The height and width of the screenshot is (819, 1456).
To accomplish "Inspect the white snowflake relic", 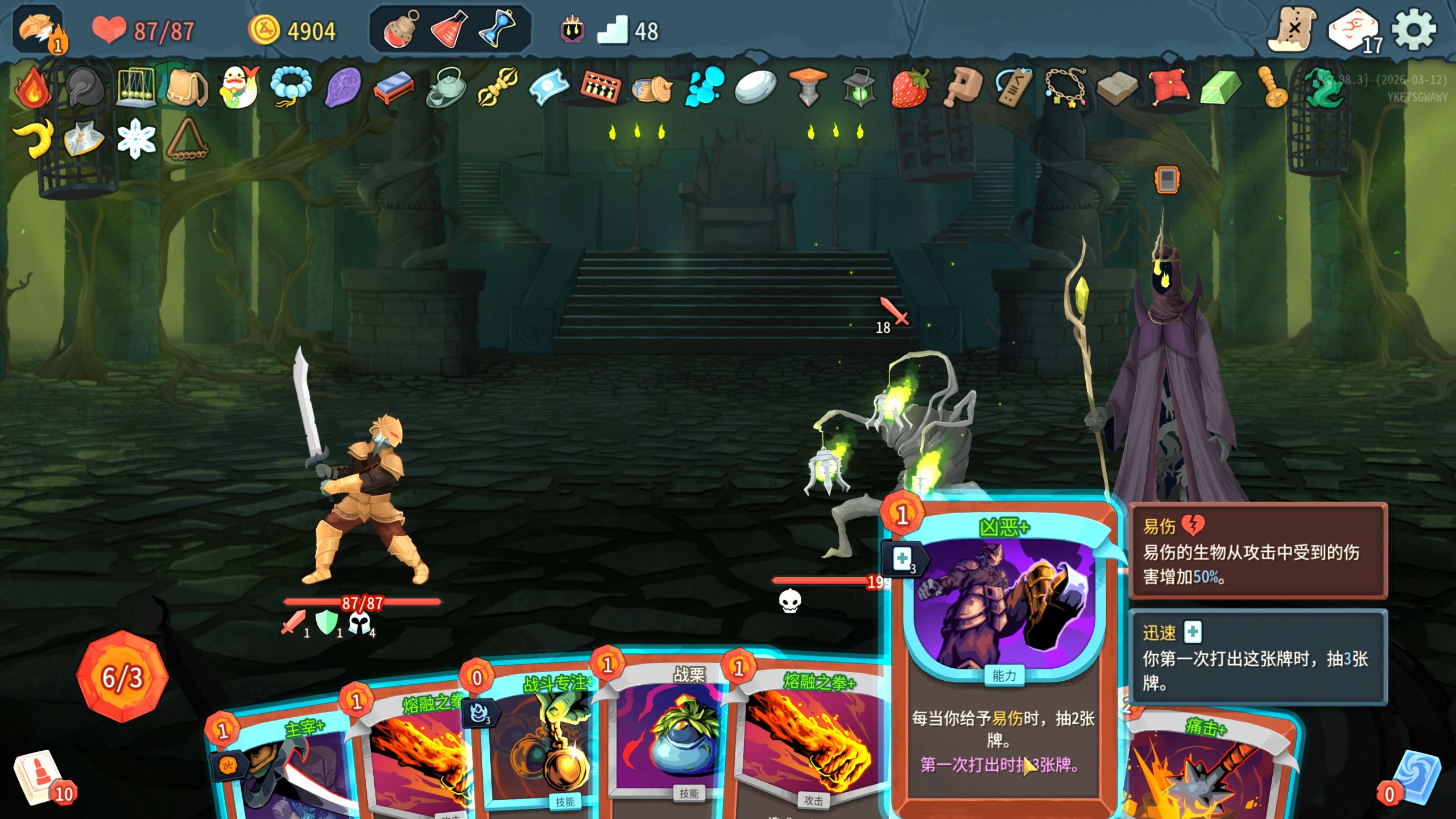I will (136, 139).
